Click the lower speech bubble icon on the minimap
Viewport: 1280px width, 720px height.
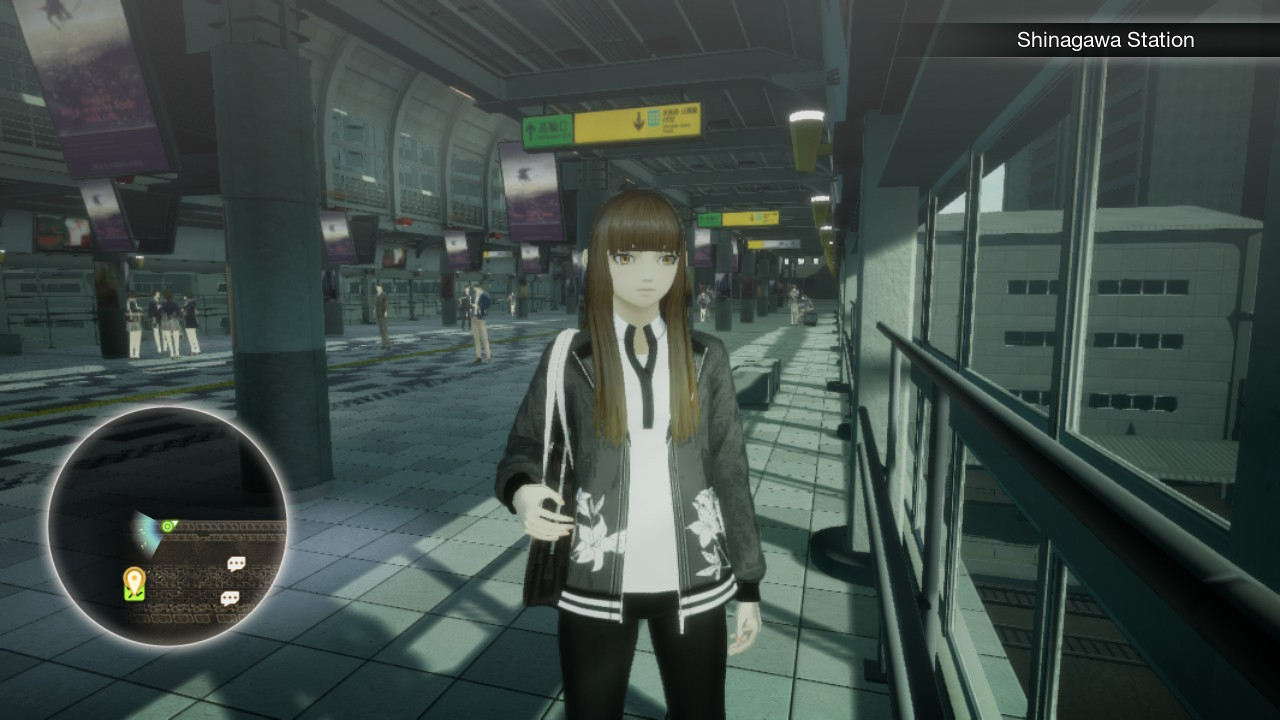[x=231, y=597]
